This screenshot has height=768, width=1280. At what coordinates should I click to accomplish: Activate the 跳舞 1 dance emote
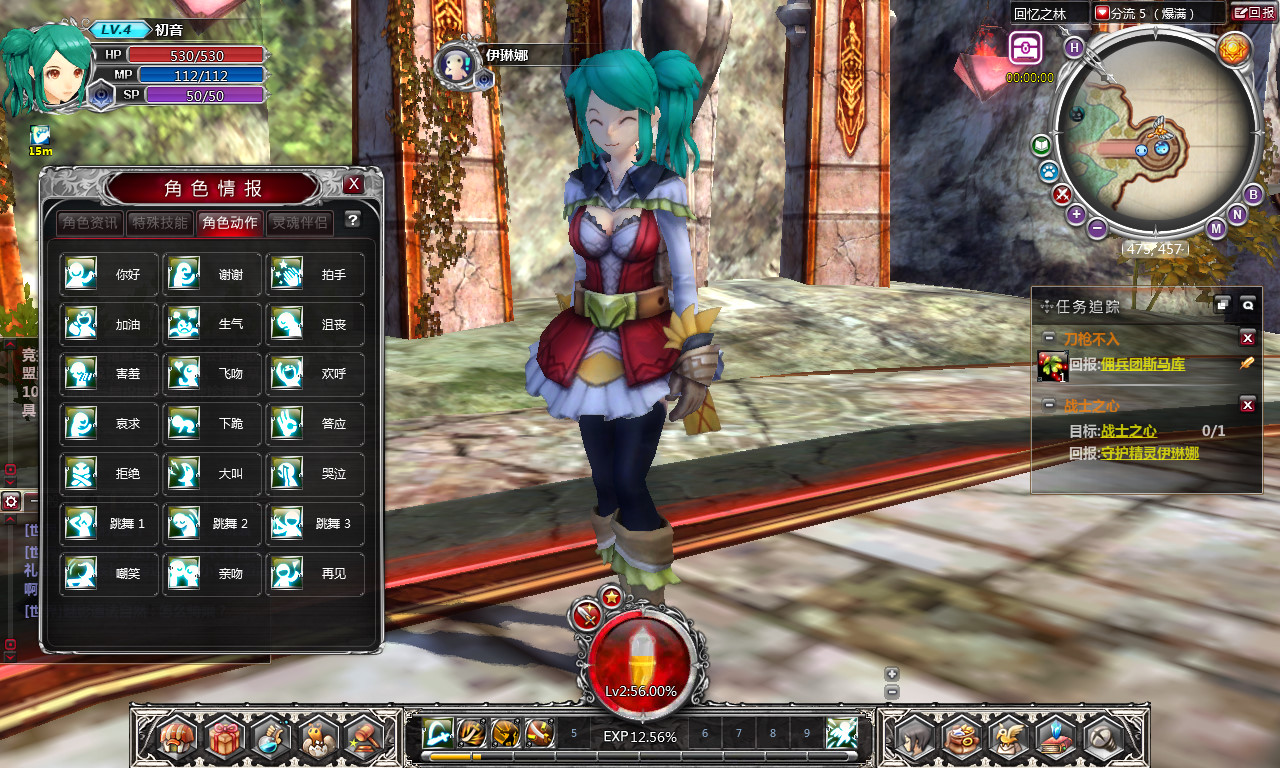(x=109, y=524)
